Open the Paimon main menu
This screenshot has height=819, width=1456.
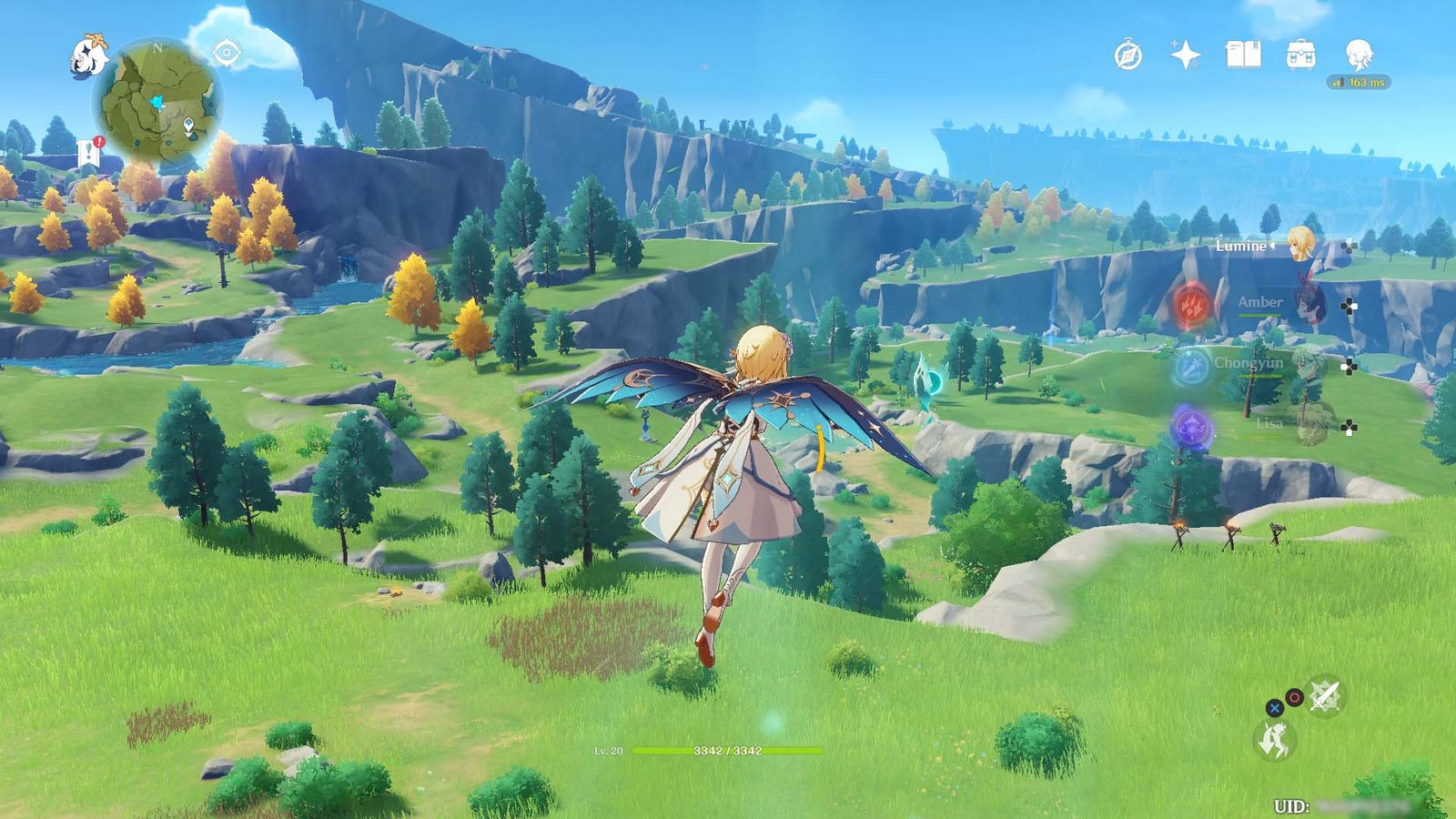pyautogui.click(x=89, y=56)
